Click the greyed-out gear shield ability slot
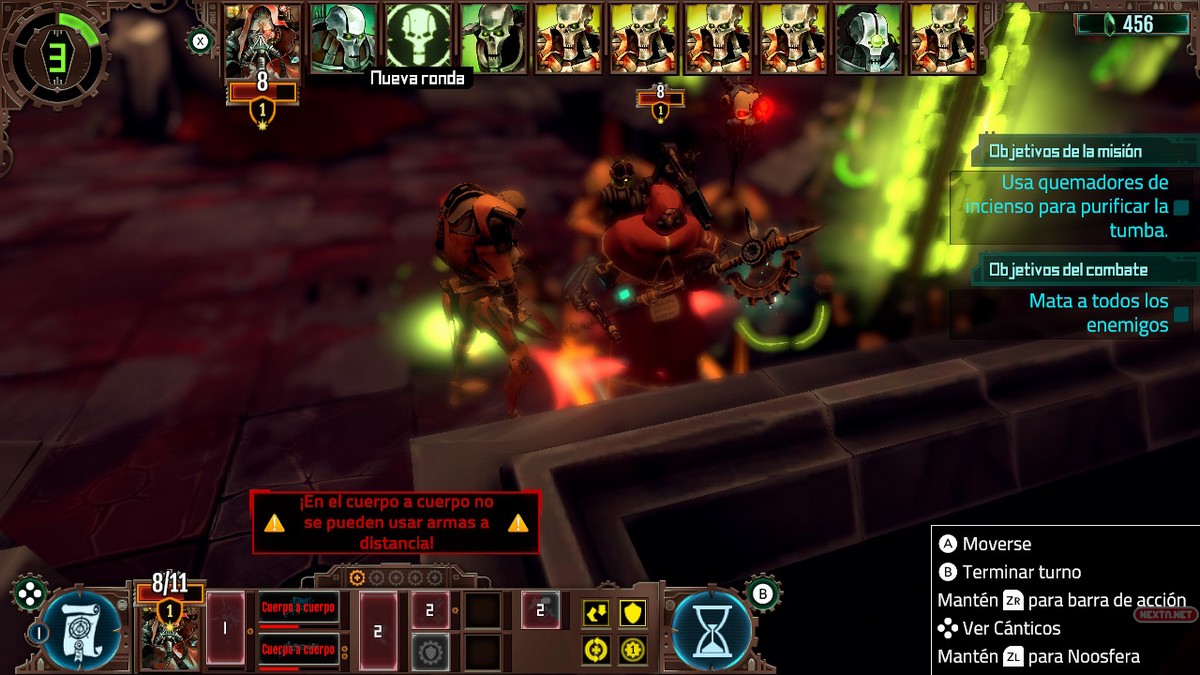This screenshot has width=1200, height=675. coord(430,650)
